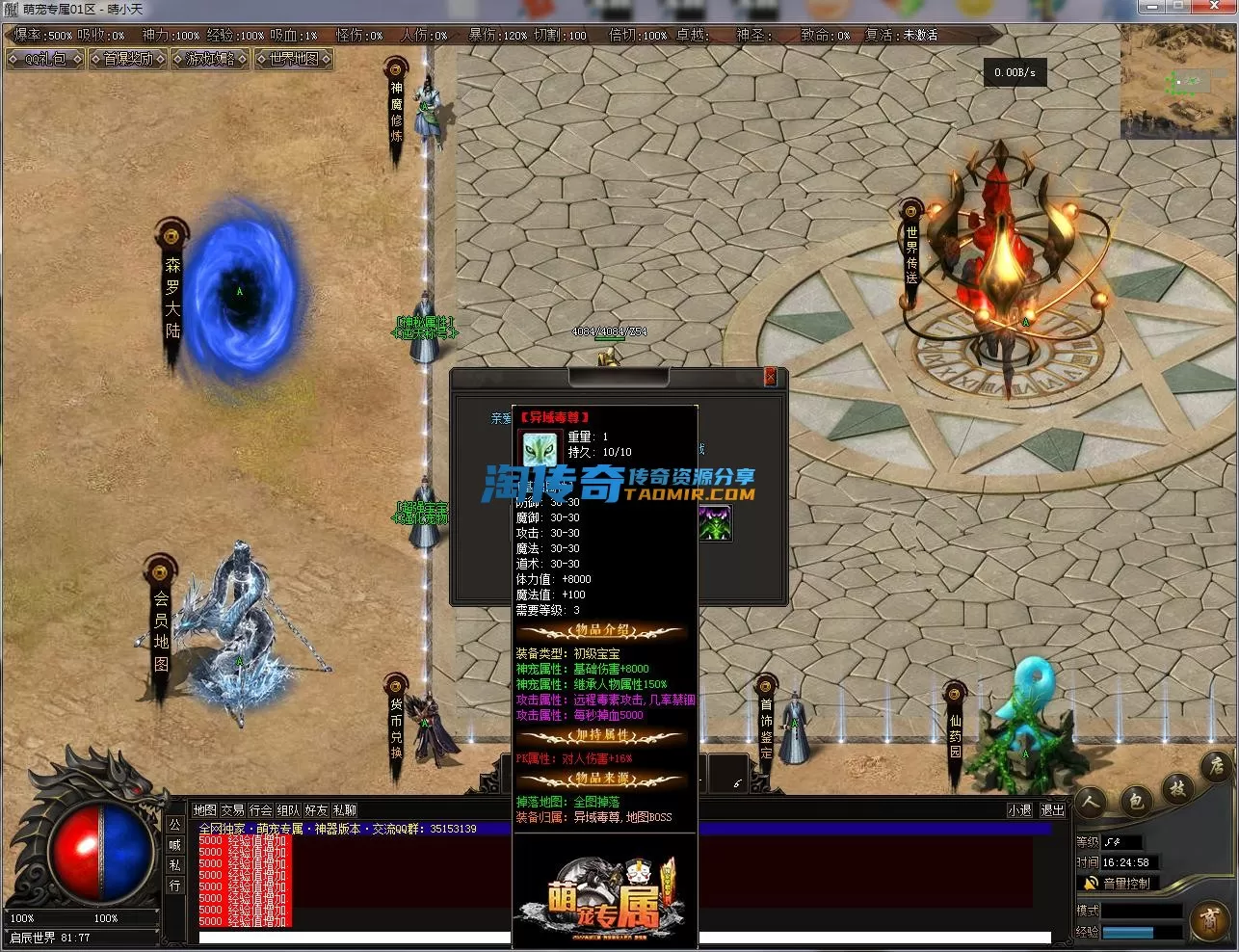This screenshot has width=1239, height=952.
Task: Click the minimap in the corner
Action: coord(1177,84)
